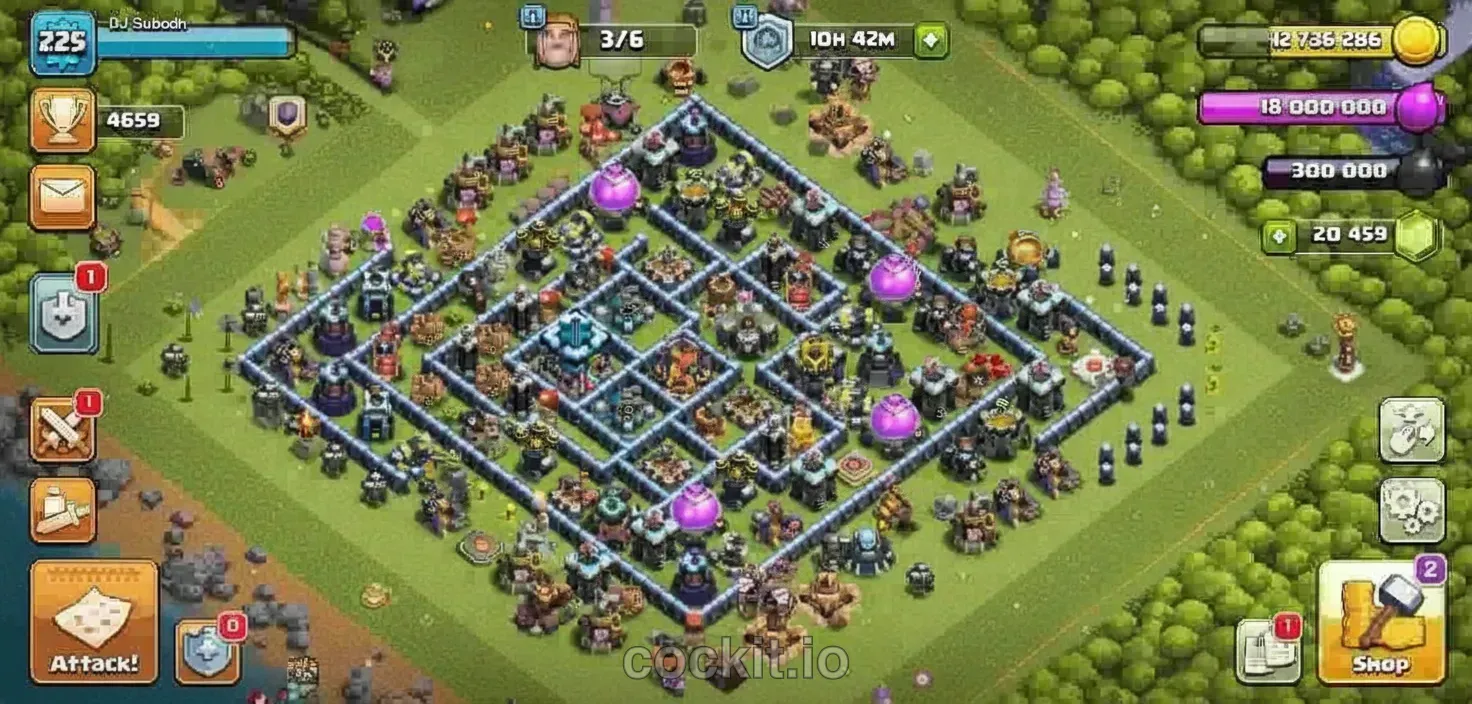
Task: Tap the player level 225 badge
Action: coord(62,42)
